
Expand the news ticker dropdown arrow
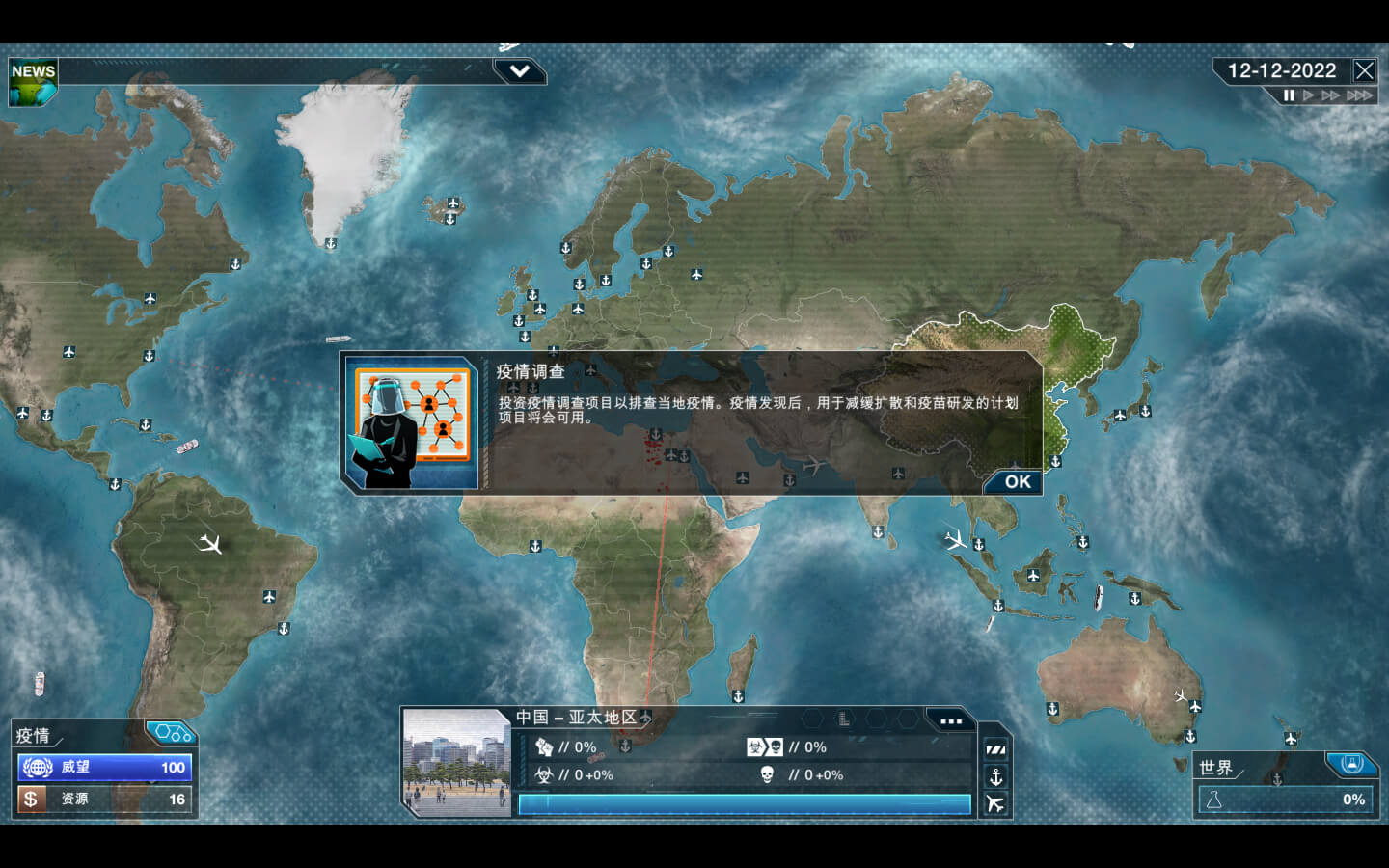click(x=519, y=71)
